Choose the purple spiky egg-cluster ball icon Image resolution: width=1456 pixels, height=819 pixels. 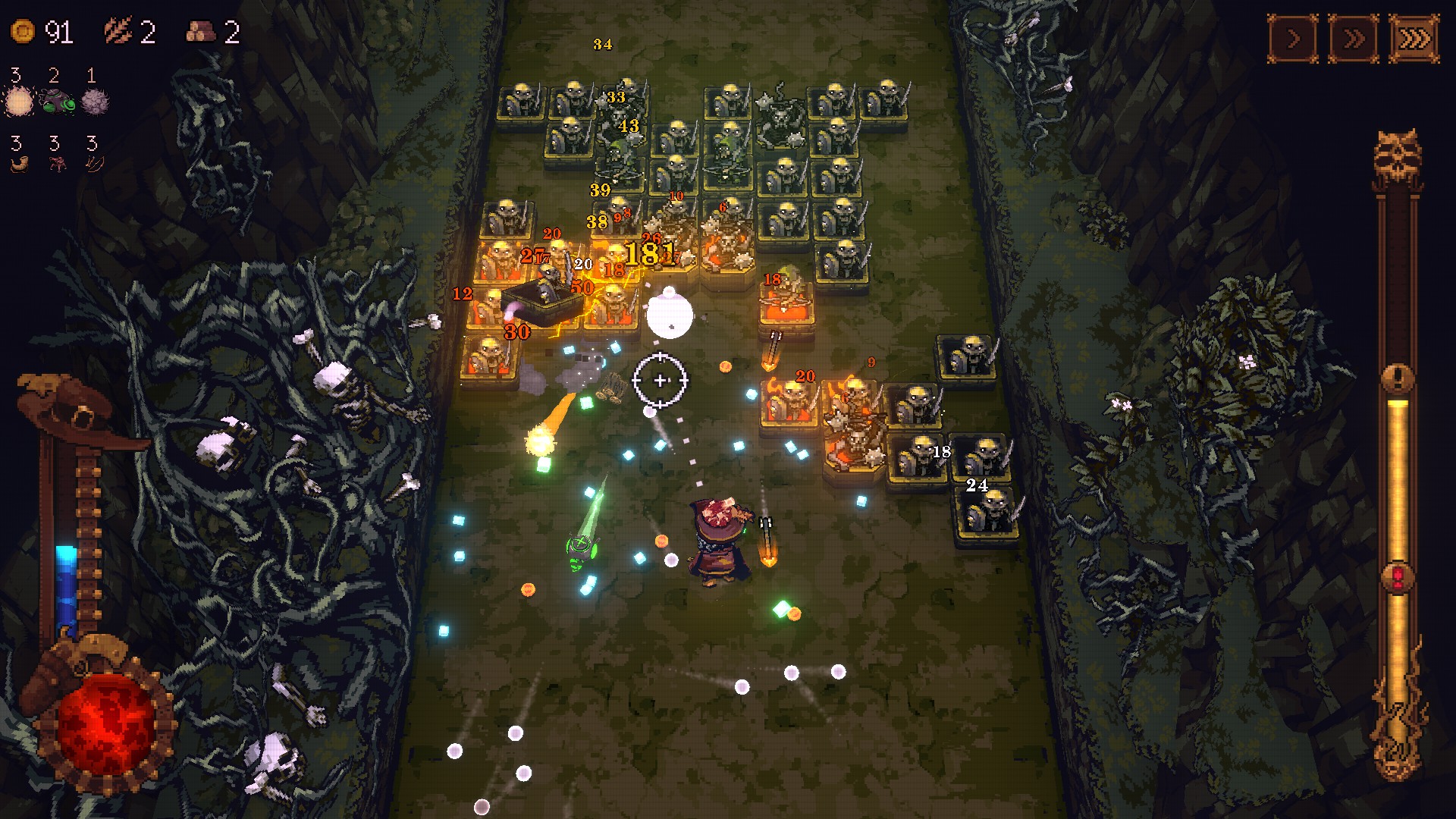tap(95, 101)
